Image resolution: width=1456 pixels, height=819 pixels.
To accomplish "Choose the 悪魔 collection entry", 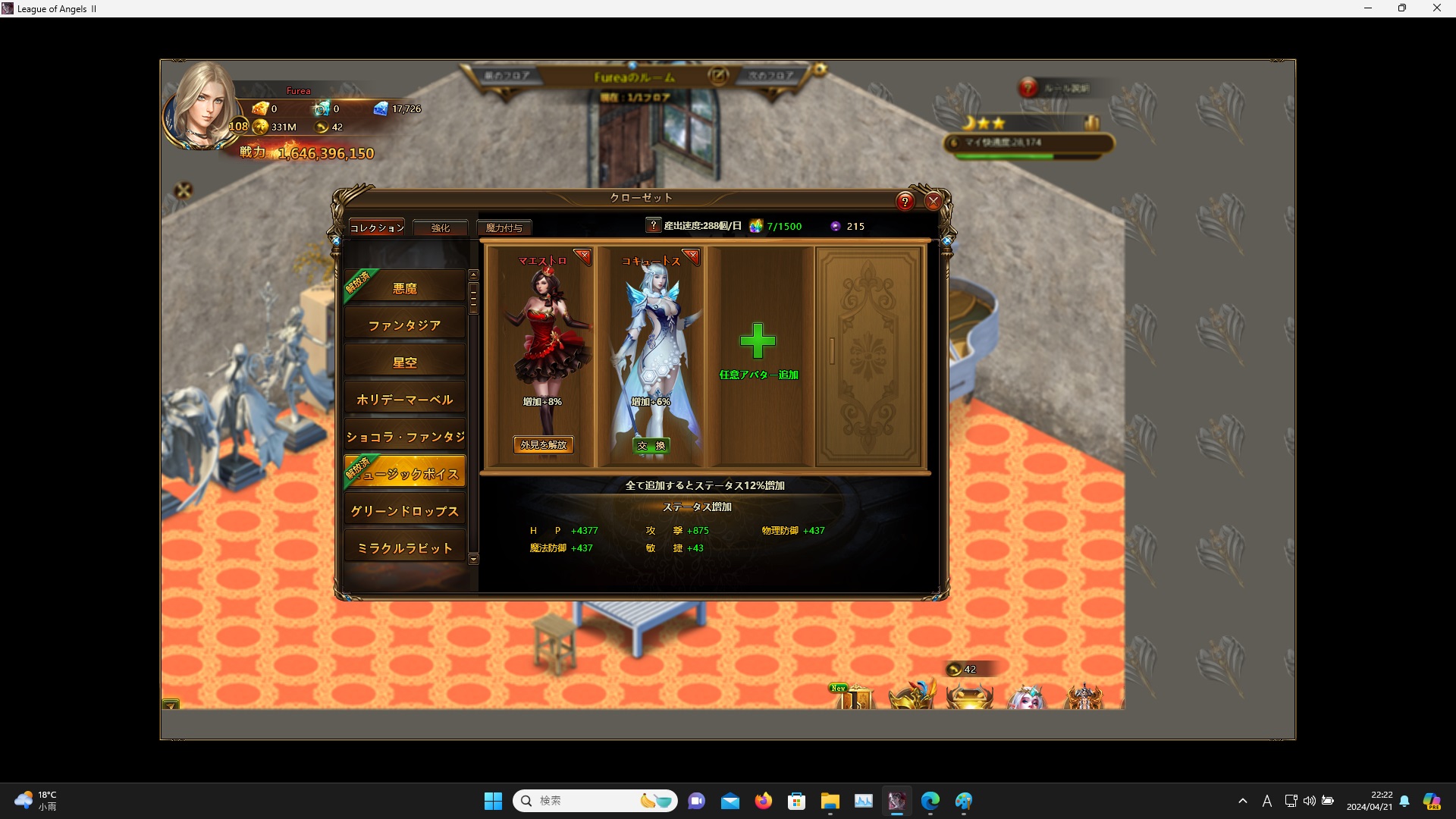I will pos(405,288).
